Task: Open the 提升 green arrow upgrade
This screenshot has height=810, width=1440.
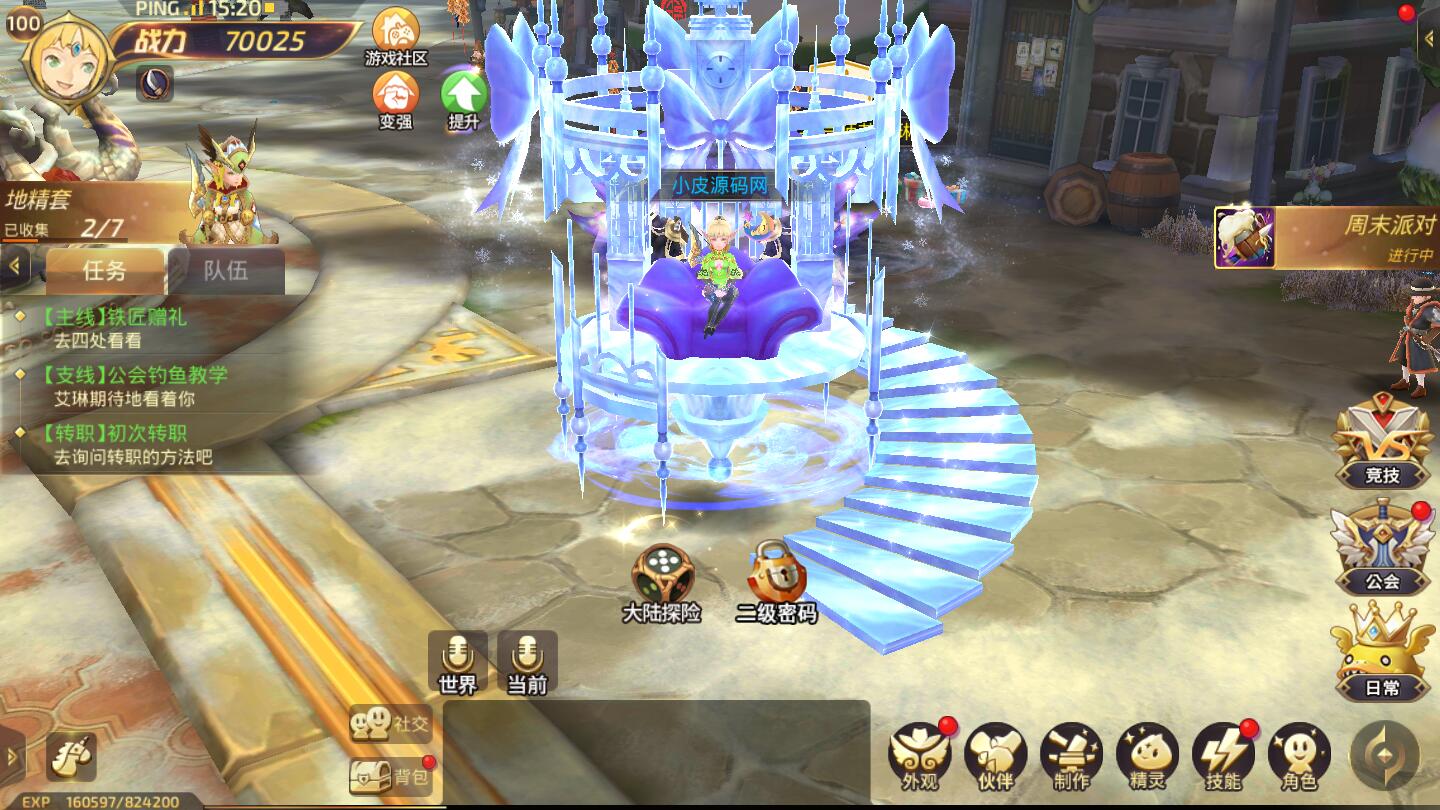Action: point(464,100)
